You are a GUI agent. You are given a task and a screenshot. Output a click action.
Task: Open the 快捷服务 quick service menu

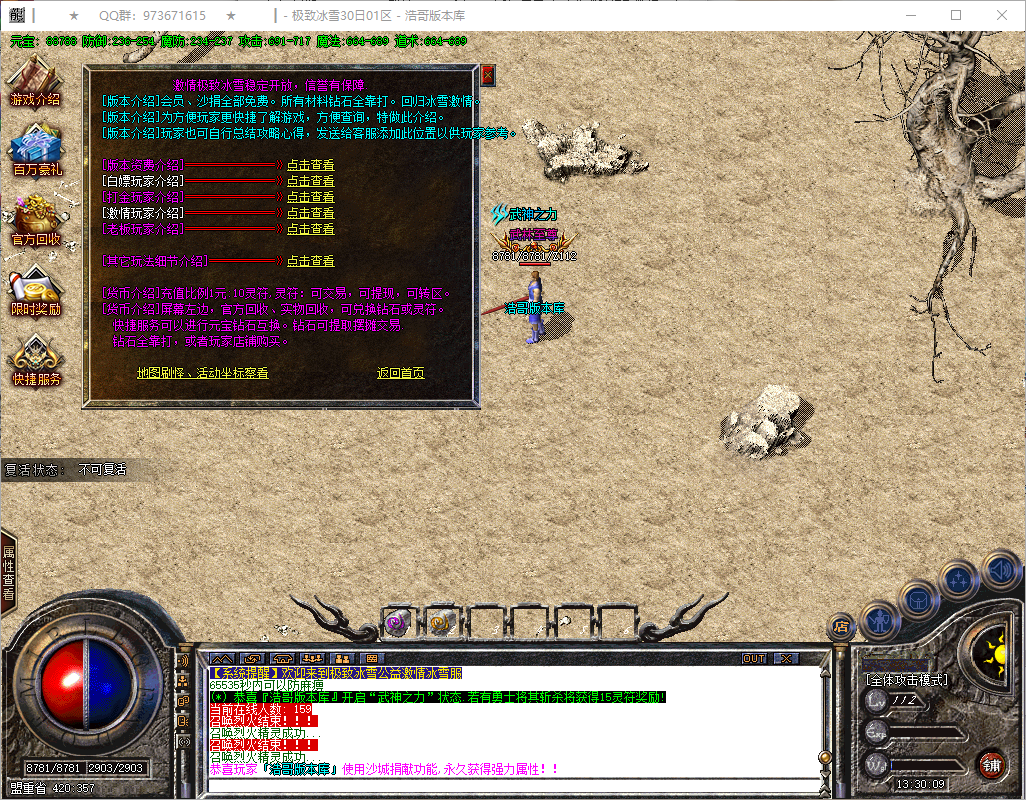coord(36,362)
